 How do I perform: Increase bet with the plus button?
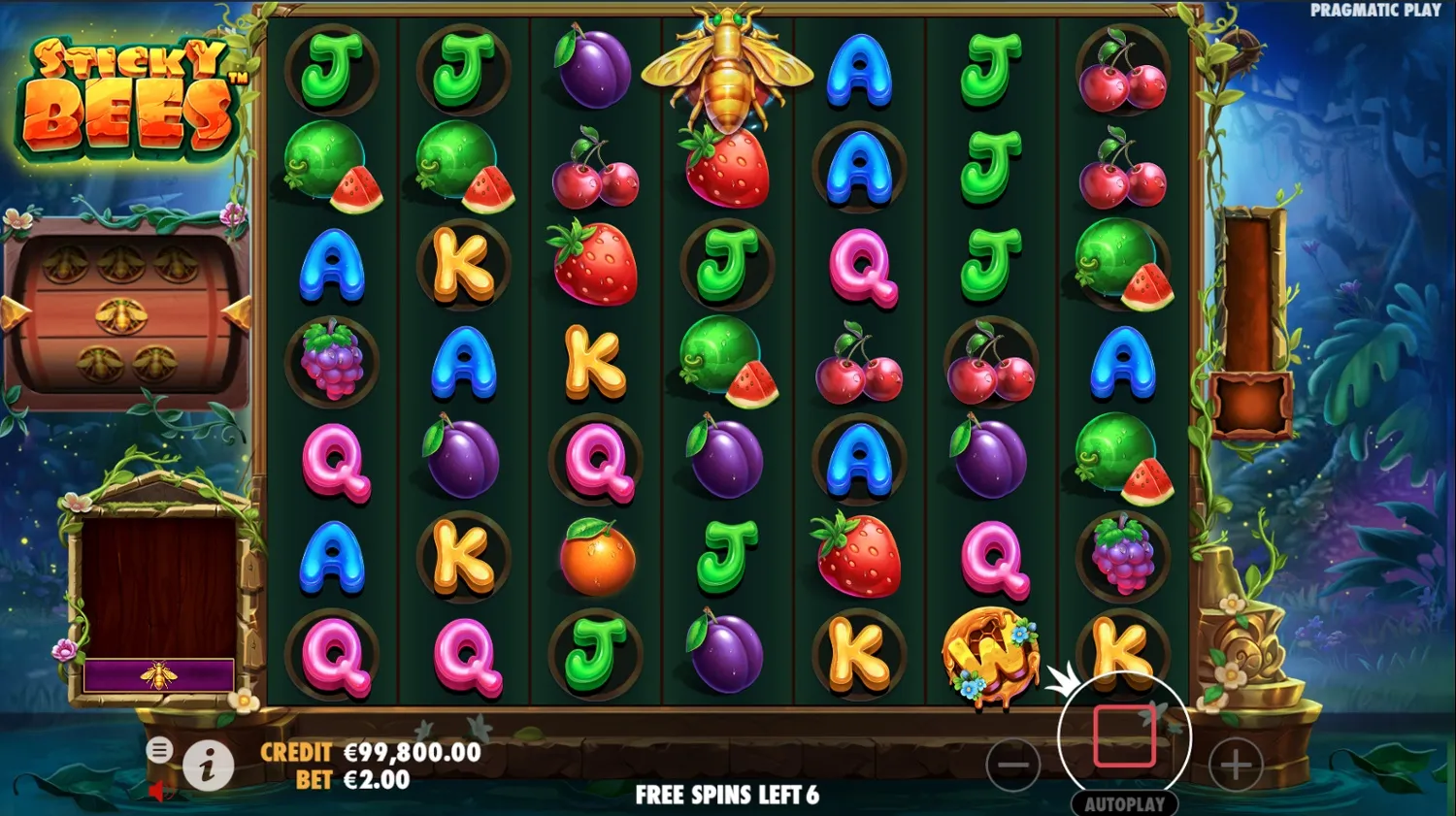(x=1236, y=765)
